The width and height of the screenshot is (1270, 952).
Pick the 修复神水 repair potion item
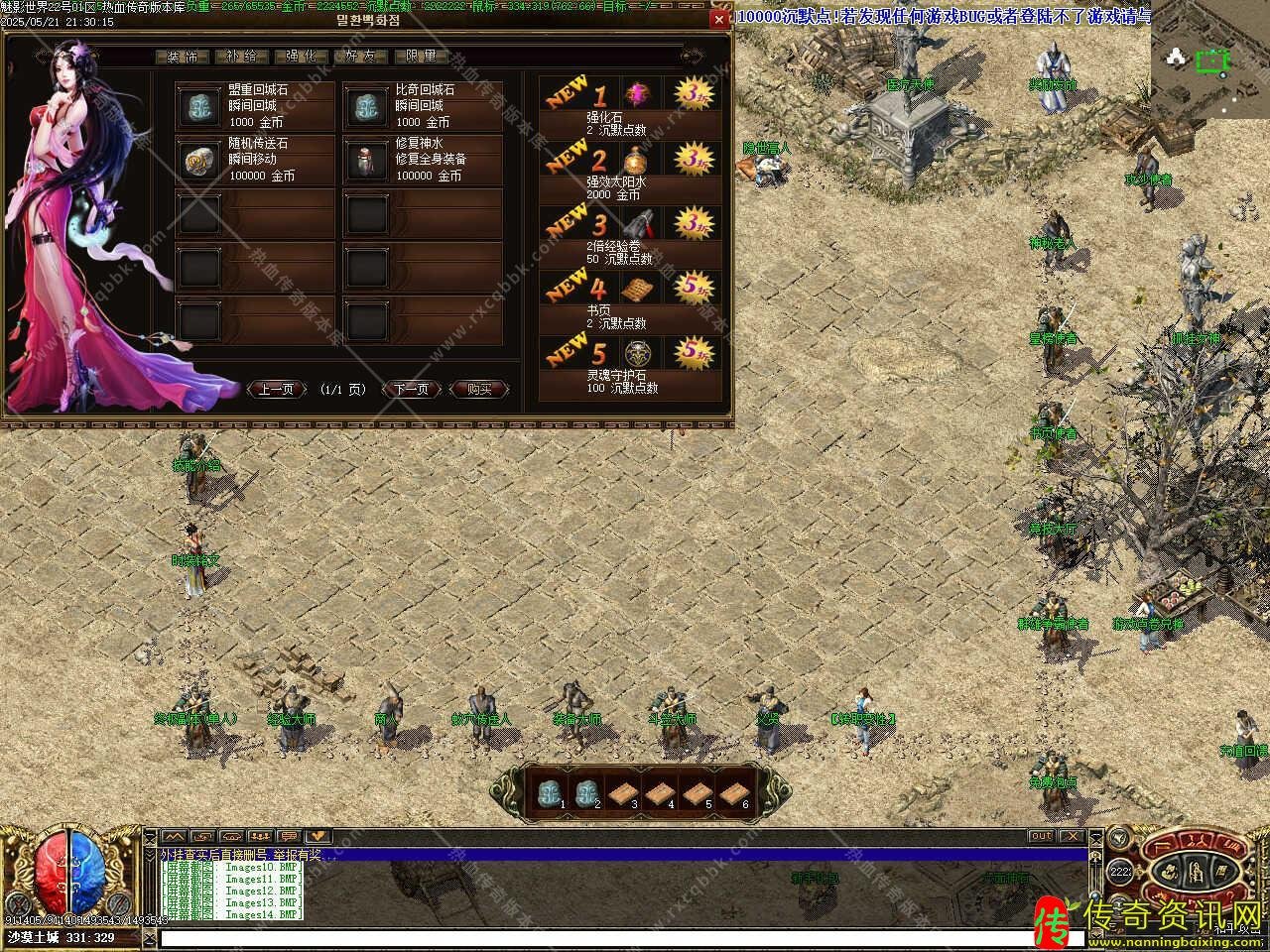click(x=423, y=160)
